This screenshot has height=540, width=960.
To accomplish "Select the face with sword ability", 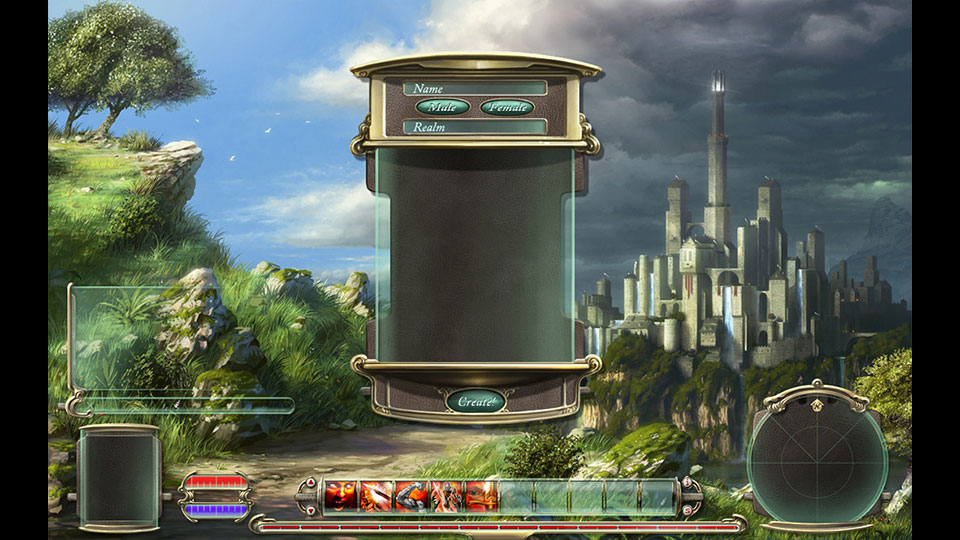I will point(481,496).
